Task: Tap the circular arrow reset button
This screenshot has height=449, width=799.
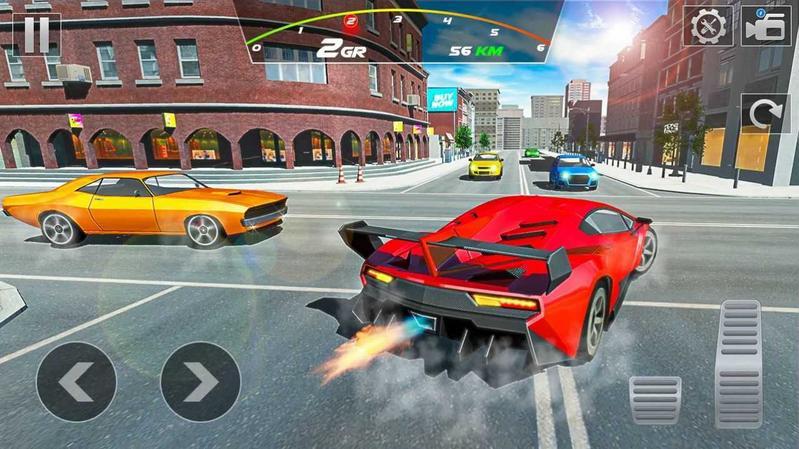Action: (x=765, y=115)
